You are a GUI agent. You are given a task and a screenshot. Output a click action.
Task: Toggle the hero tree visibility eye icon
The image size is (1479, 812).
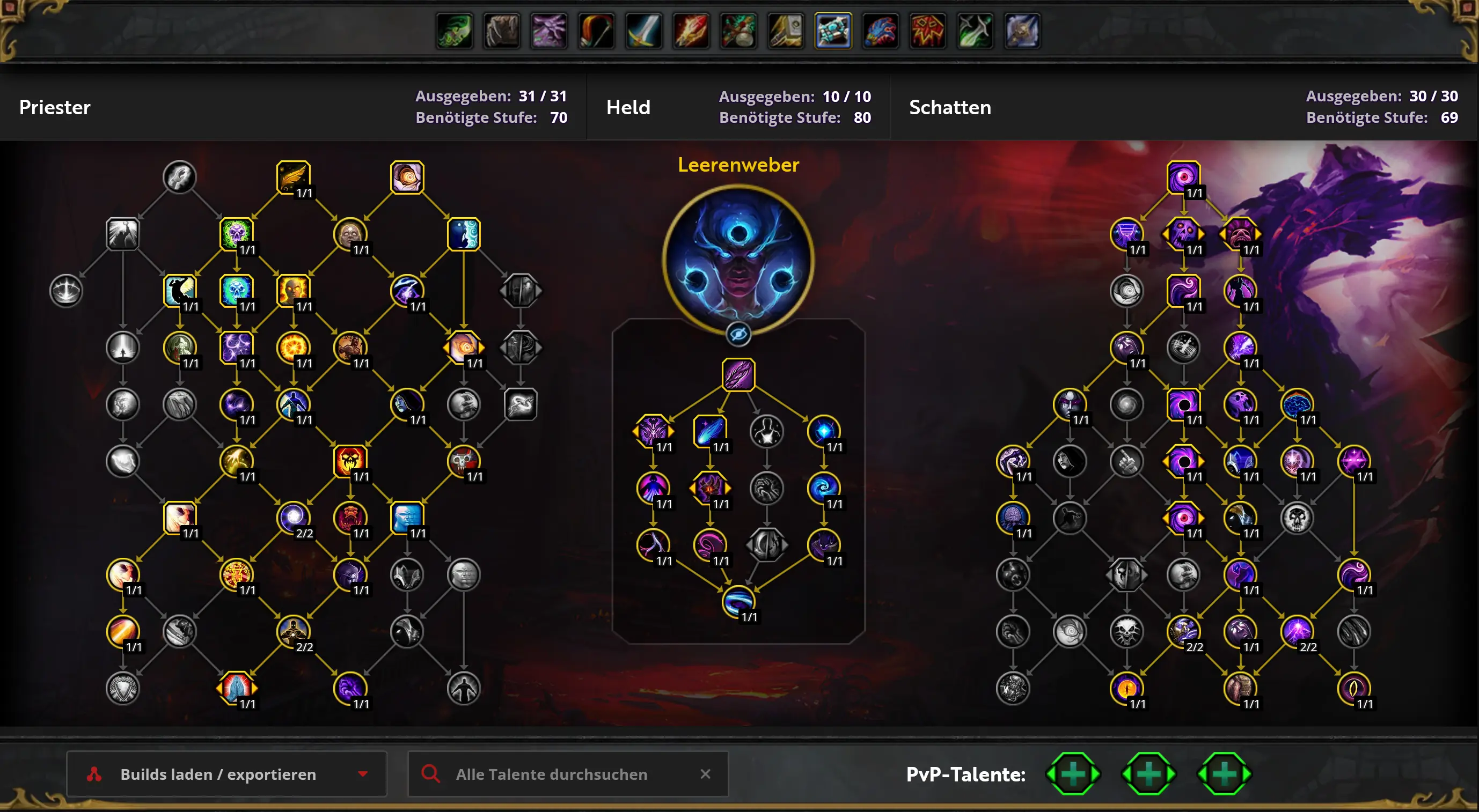(x=738, y=334)
